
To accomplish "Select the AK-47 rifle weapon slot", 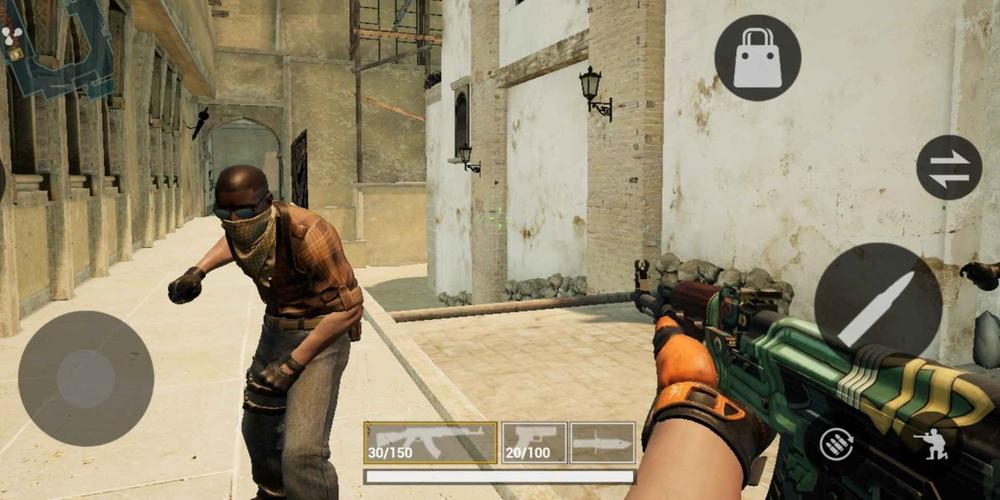I will click(x=430, y=442).
